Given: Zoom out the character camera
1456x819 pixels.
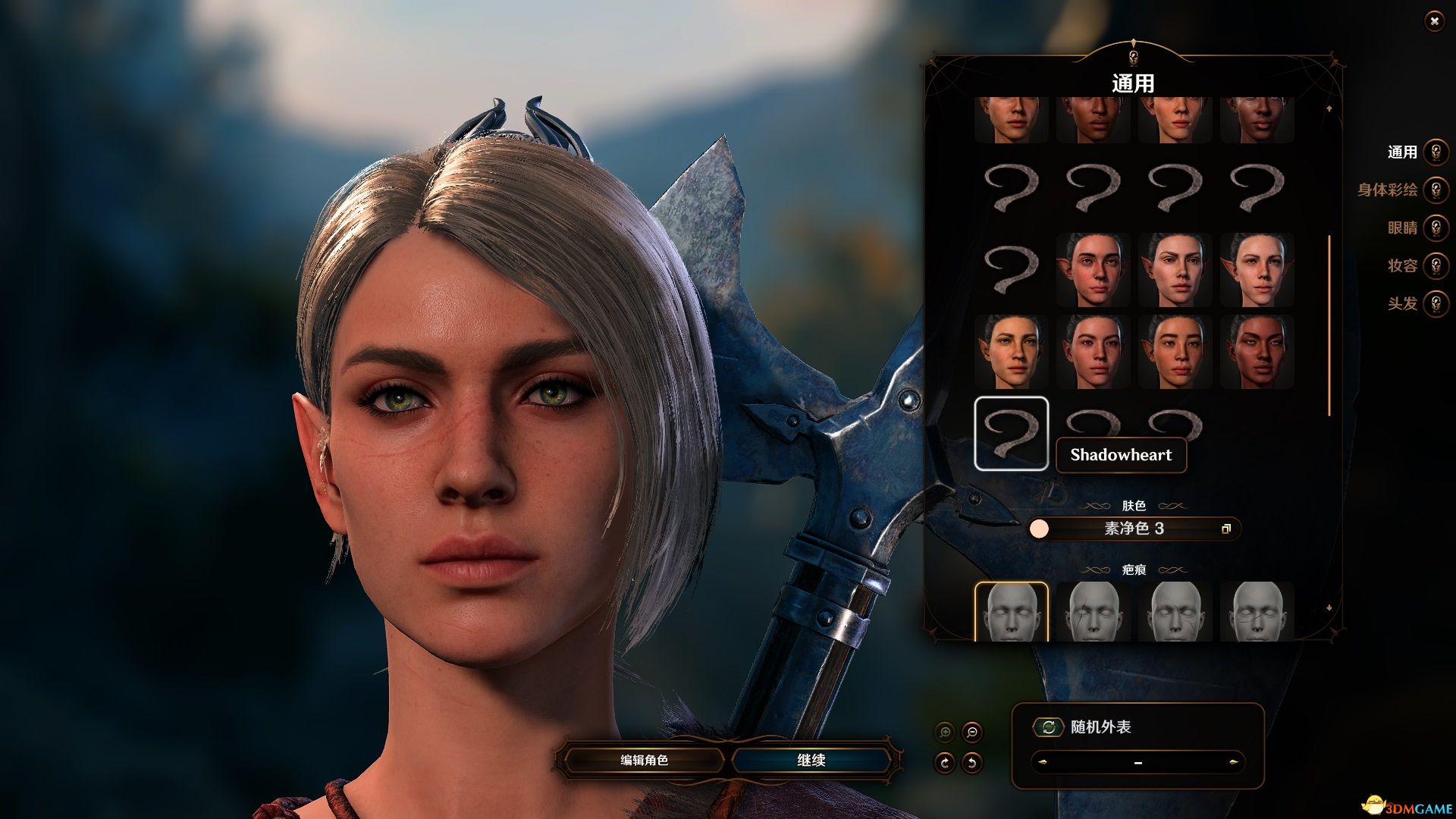Looking at the screenshot, I should pyautogui.click(x=971, y=732).
